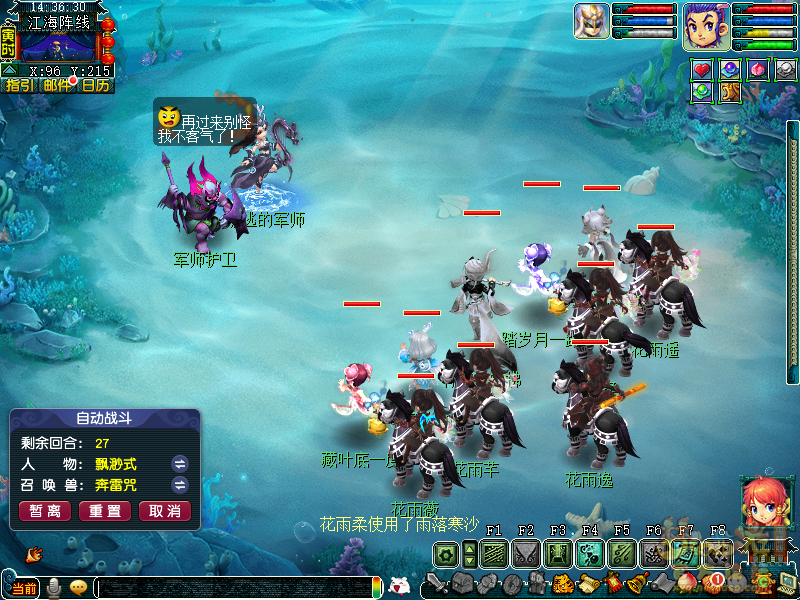Click the 暂离 button in auto-battle panel
Image resolution: width=800 pixels, height=600 pixels.
point(44,511)
